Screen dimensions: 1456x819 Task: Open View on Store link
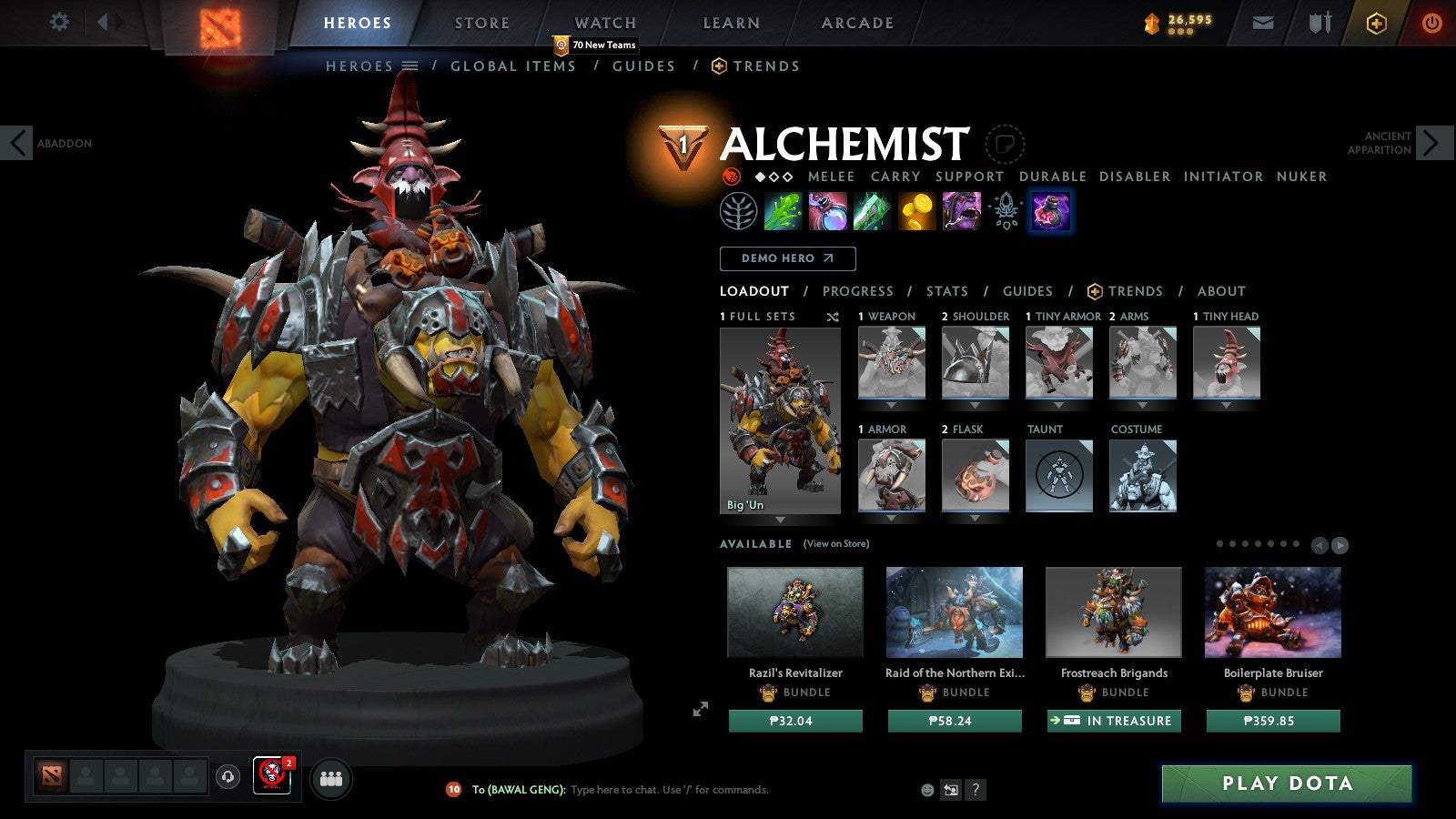[834, 543]
